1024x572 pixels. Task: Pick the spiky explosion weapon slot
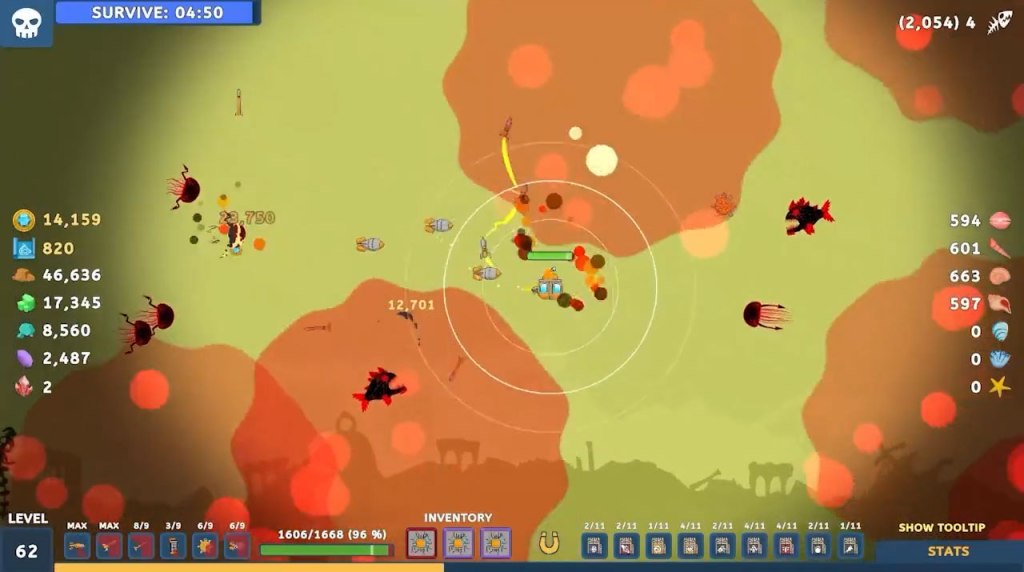pos(205,545)
